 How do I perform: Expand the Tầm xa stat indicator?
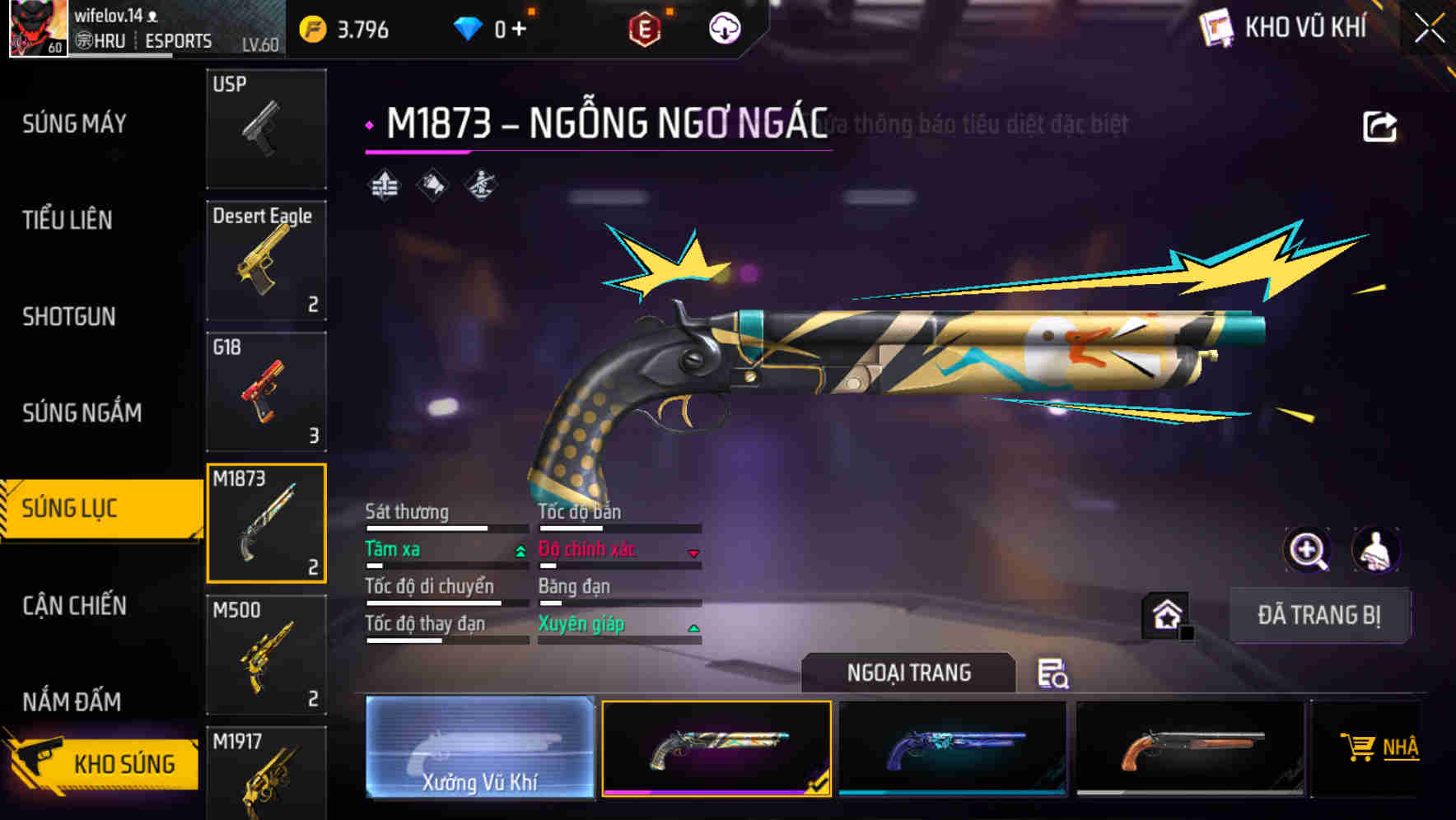(520, 550)
